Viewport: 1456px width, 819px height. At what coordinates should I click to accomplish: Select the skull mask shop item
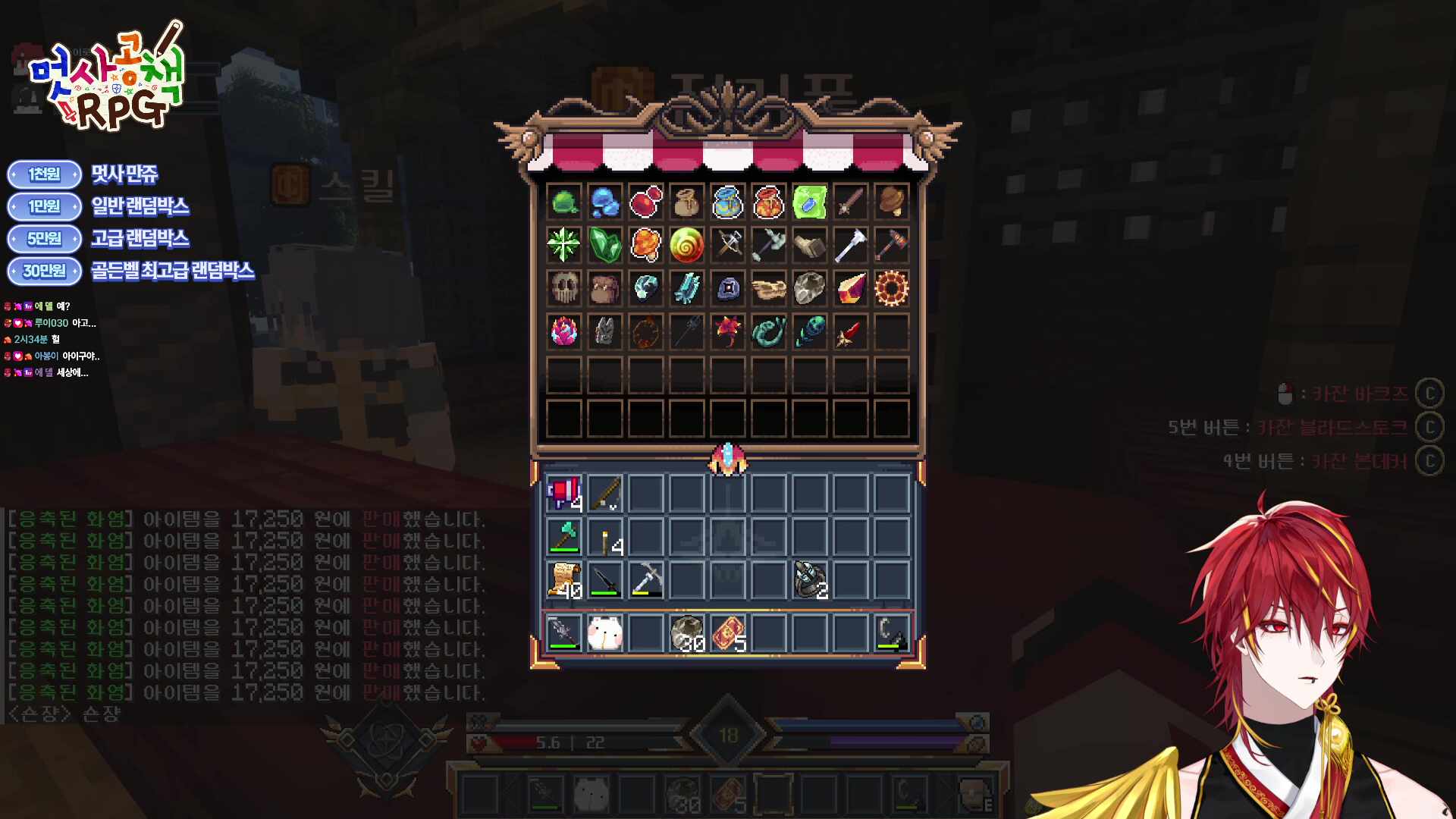tap(564, 288)
